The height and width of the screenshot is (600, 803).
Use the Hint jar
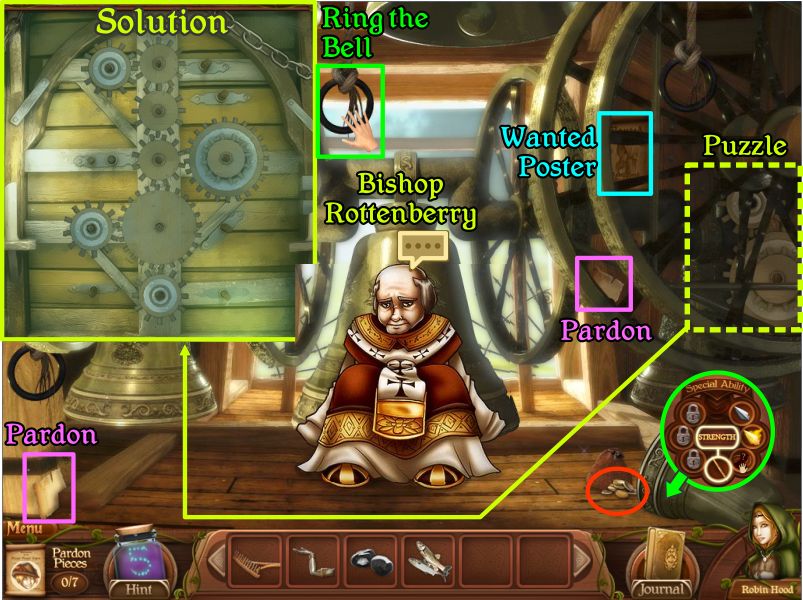coord(140,565)
